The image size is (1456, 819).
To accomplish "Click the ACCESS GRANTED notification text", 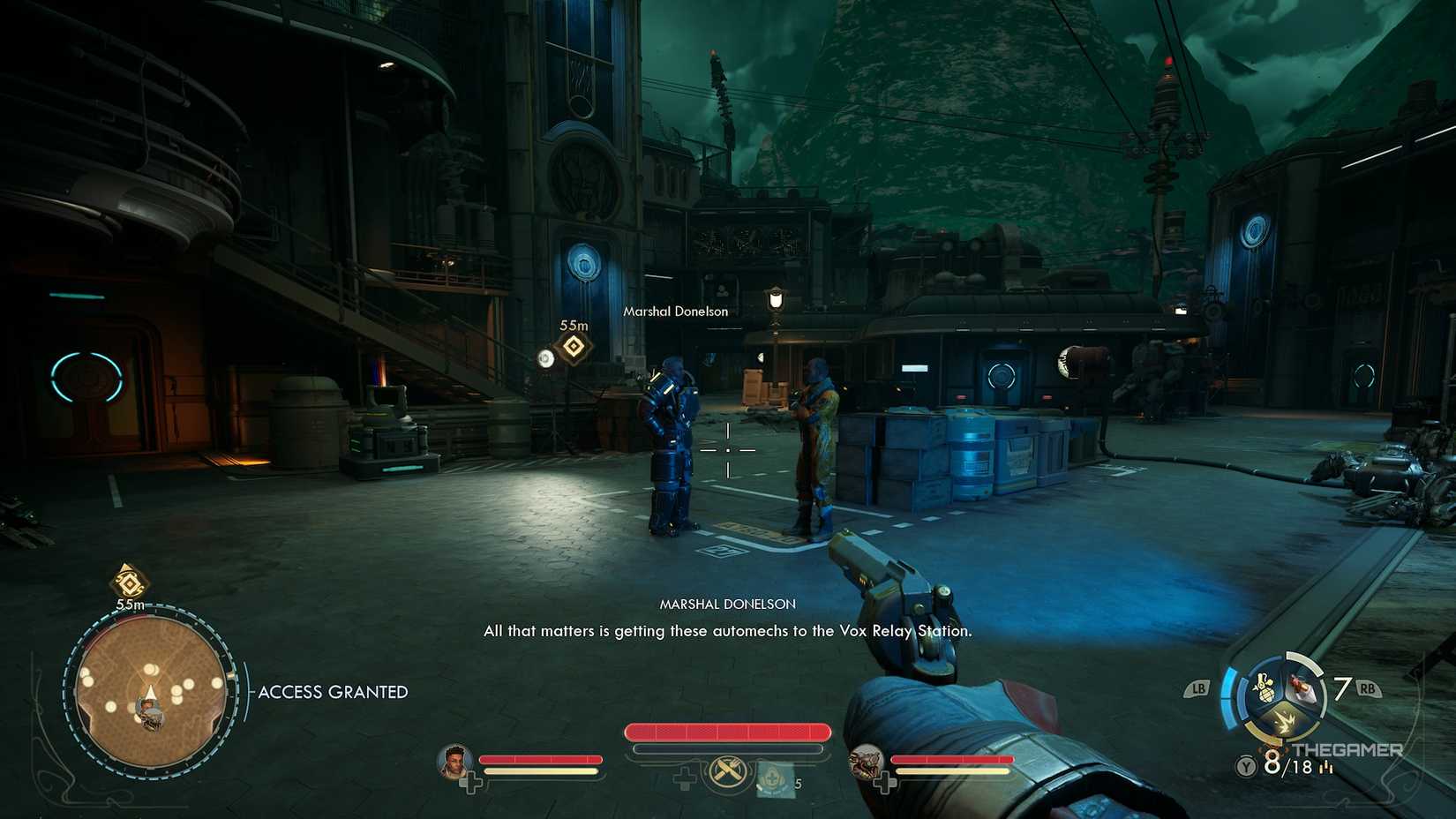I will (x=332, y=692).
